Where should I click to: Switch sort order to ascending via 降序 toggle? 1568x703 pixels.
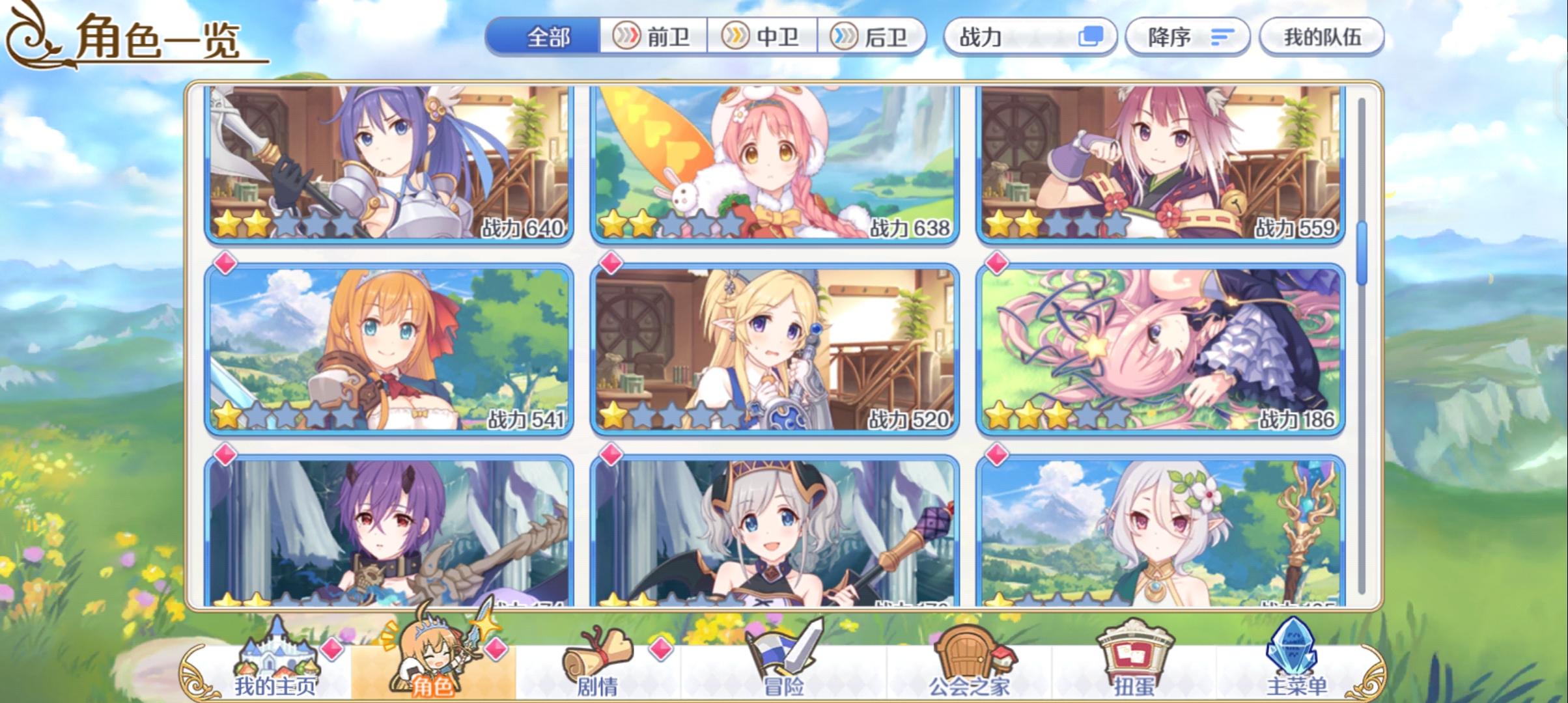tap(1186, 37)
